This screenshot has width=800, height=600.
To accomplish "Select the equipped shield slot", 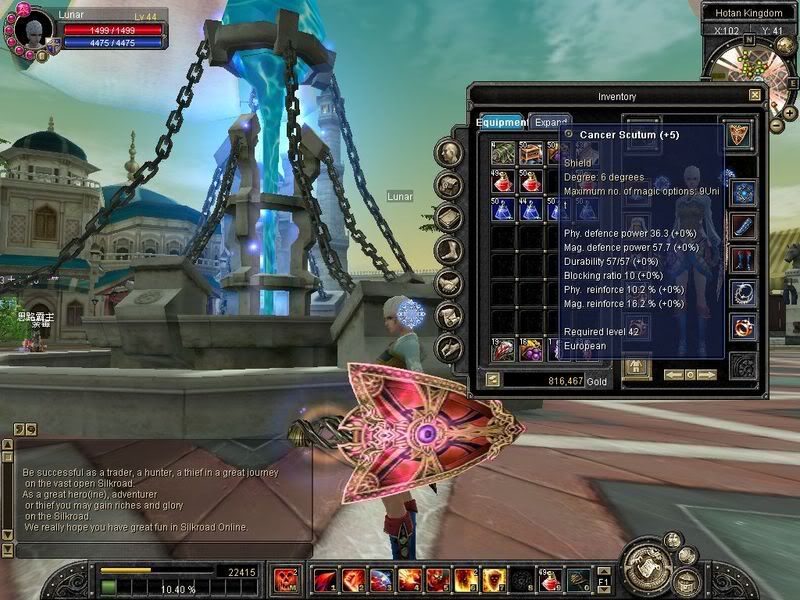I will tap(738, 133).
